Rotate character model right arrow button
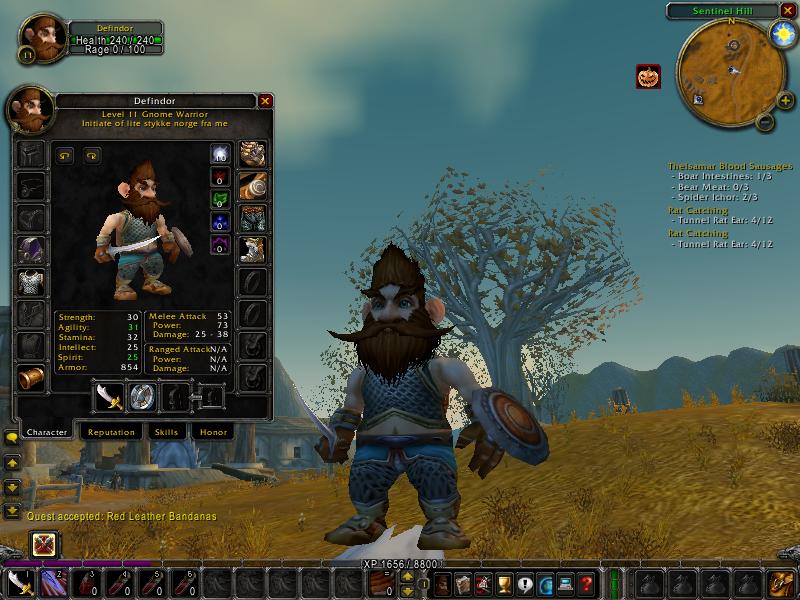 click(92, 155)
